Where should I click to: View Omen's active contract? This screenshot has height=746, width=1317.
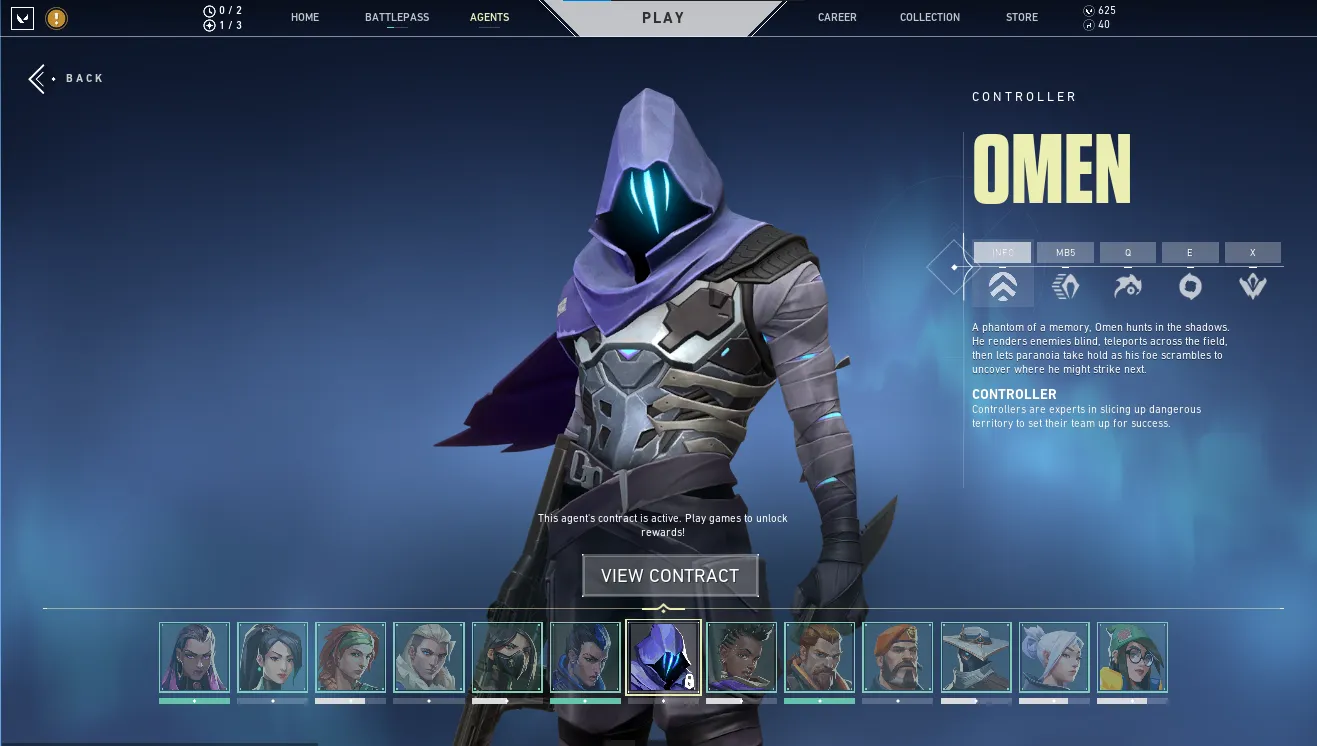point(670,576)
